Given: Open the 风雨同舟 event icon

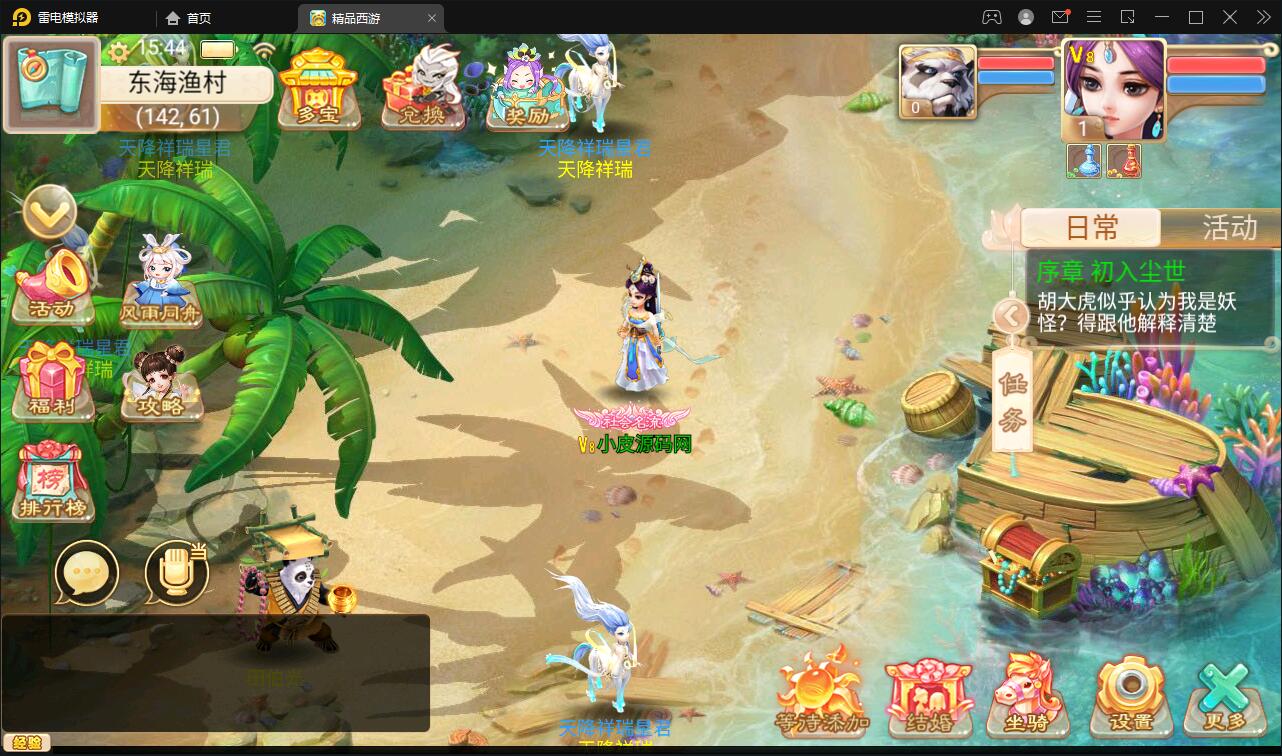Looking at the screenshot, I should [160, 285].
